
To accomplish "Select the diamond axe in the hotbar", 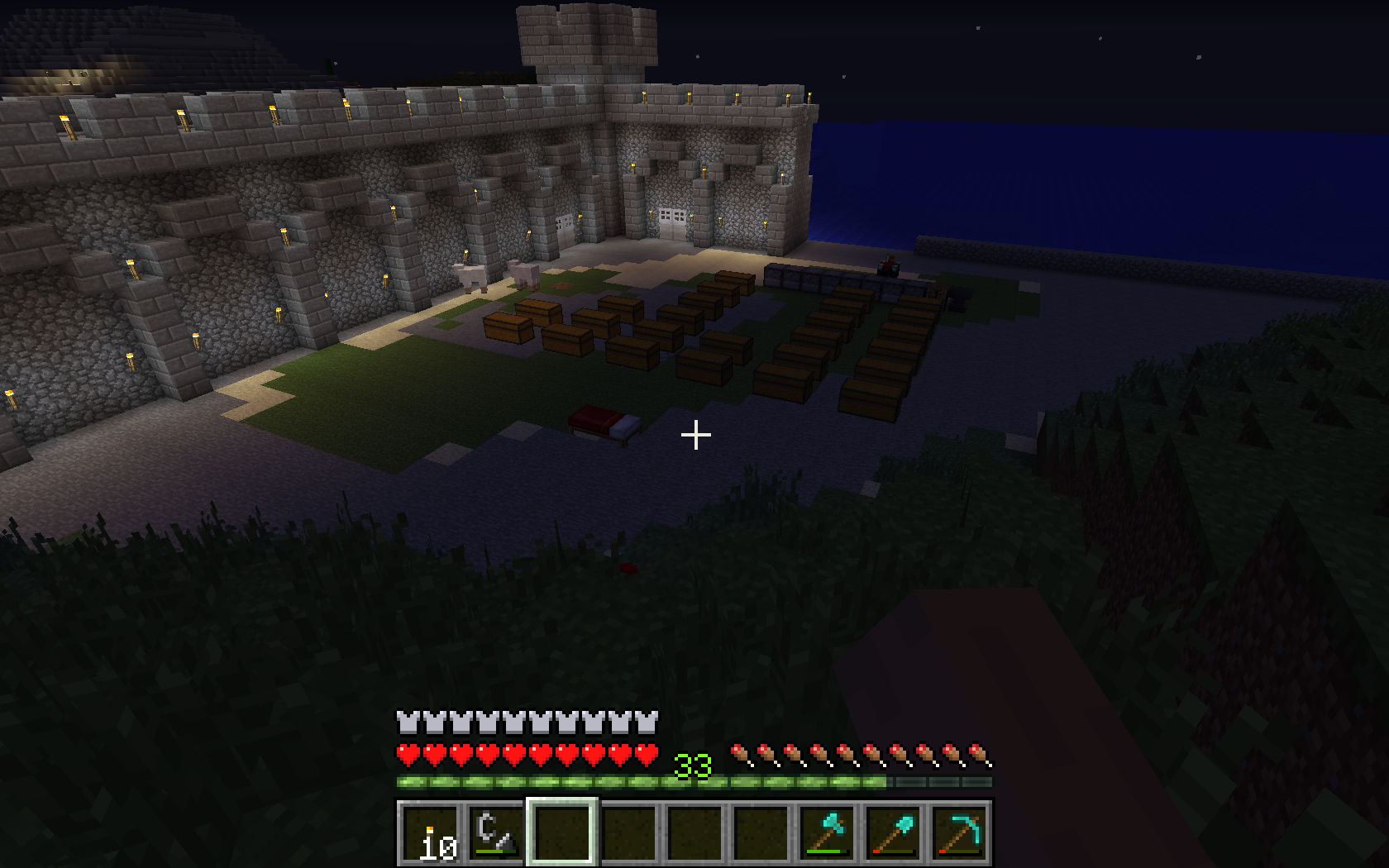I will click(827, 833).
